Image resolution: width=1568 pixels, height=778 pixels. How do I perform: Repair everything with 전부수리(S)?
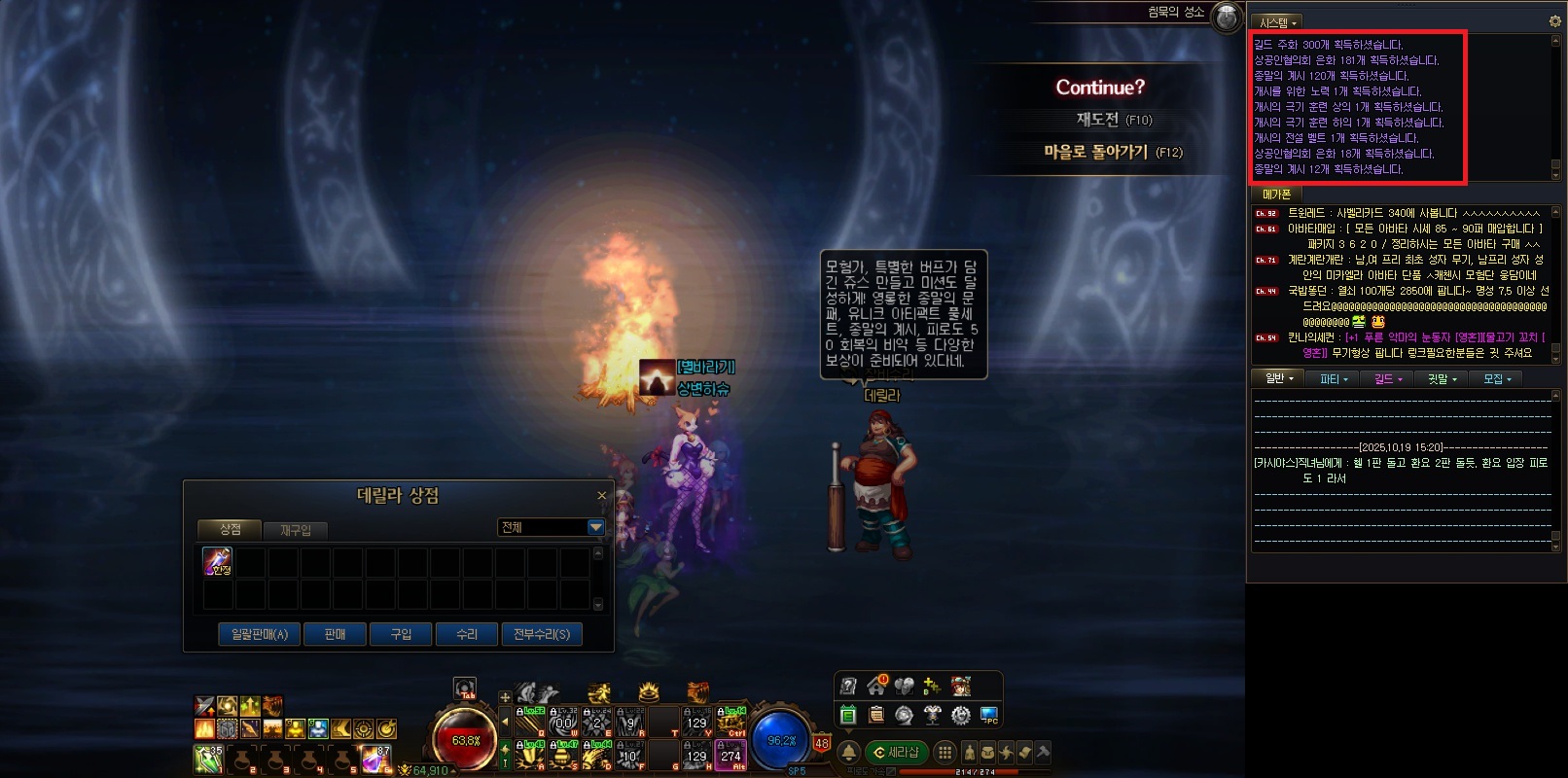click(542, 634)
